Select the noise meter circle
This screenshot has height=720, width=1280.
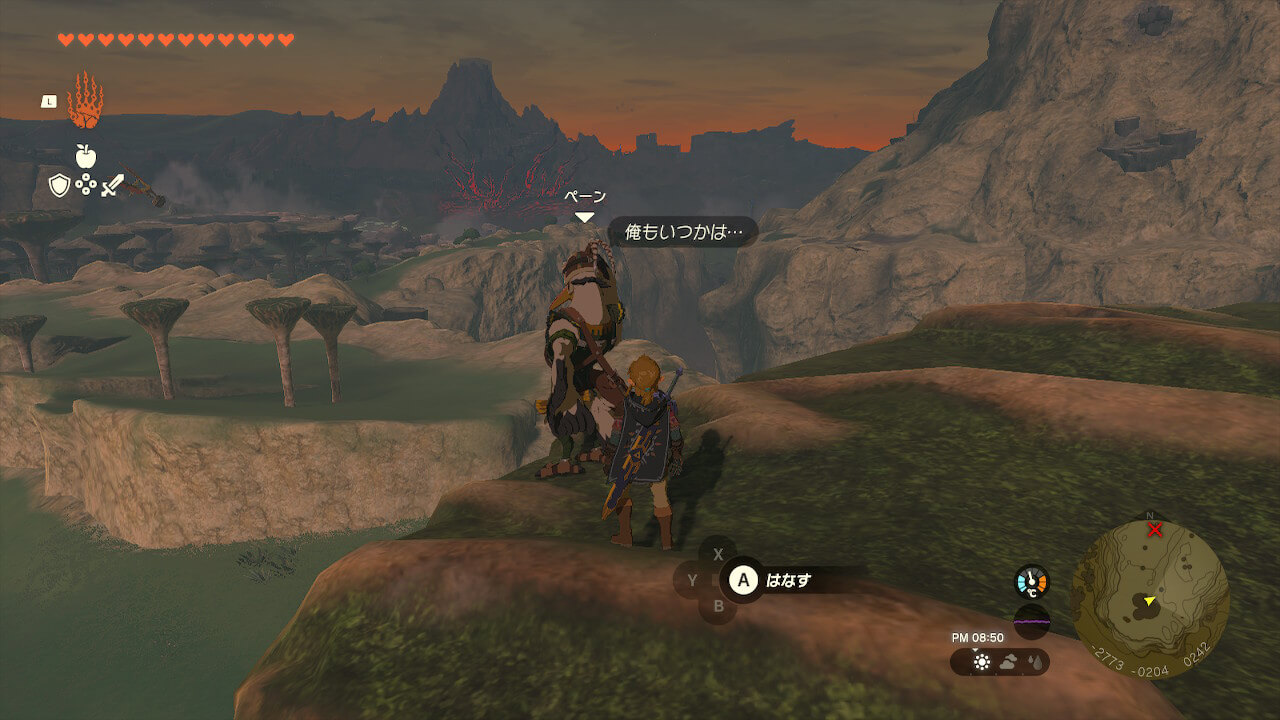[x=1032, y=621]
